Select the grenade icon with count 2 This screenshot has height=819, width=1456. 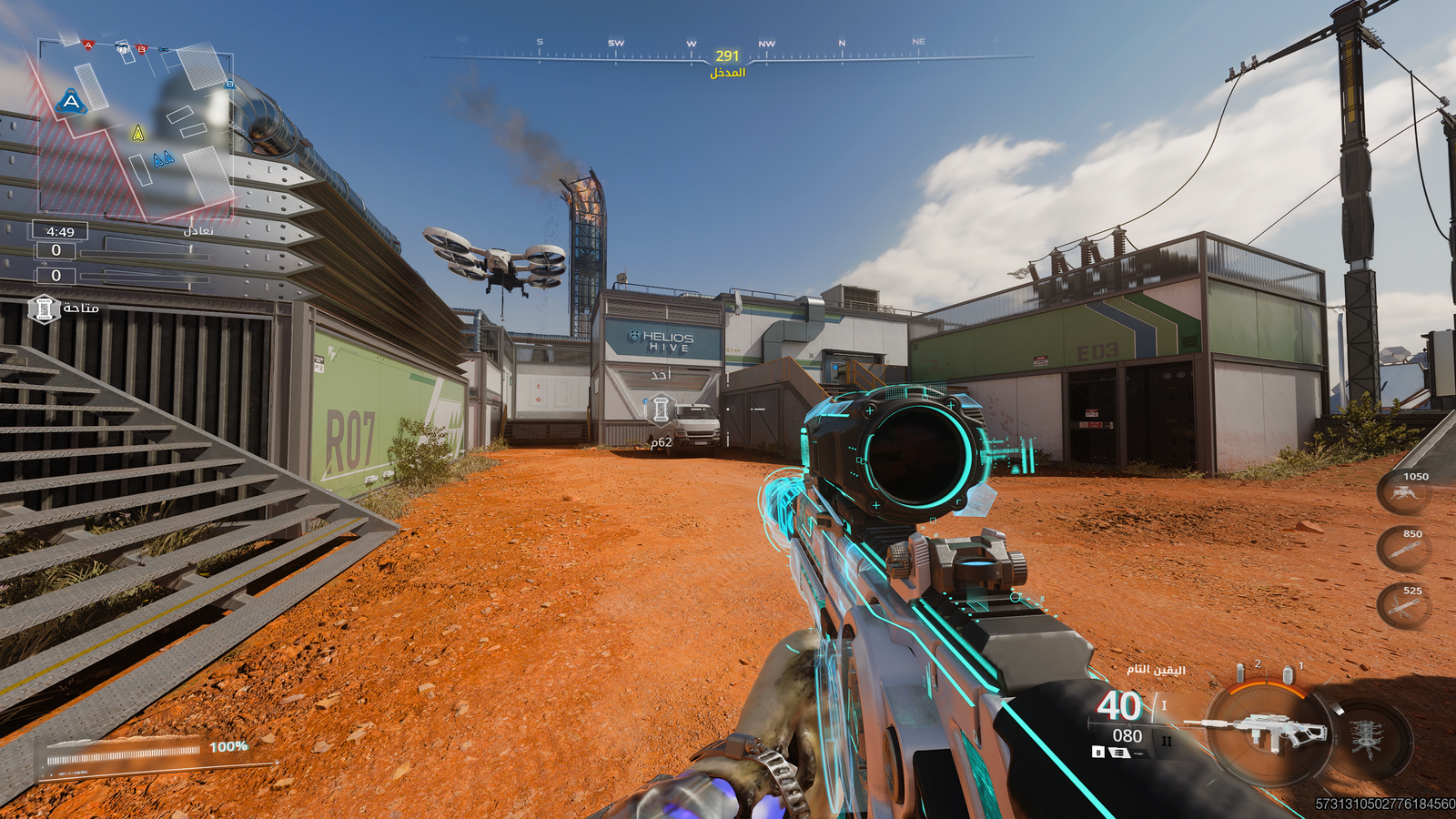pos(1240,673)
